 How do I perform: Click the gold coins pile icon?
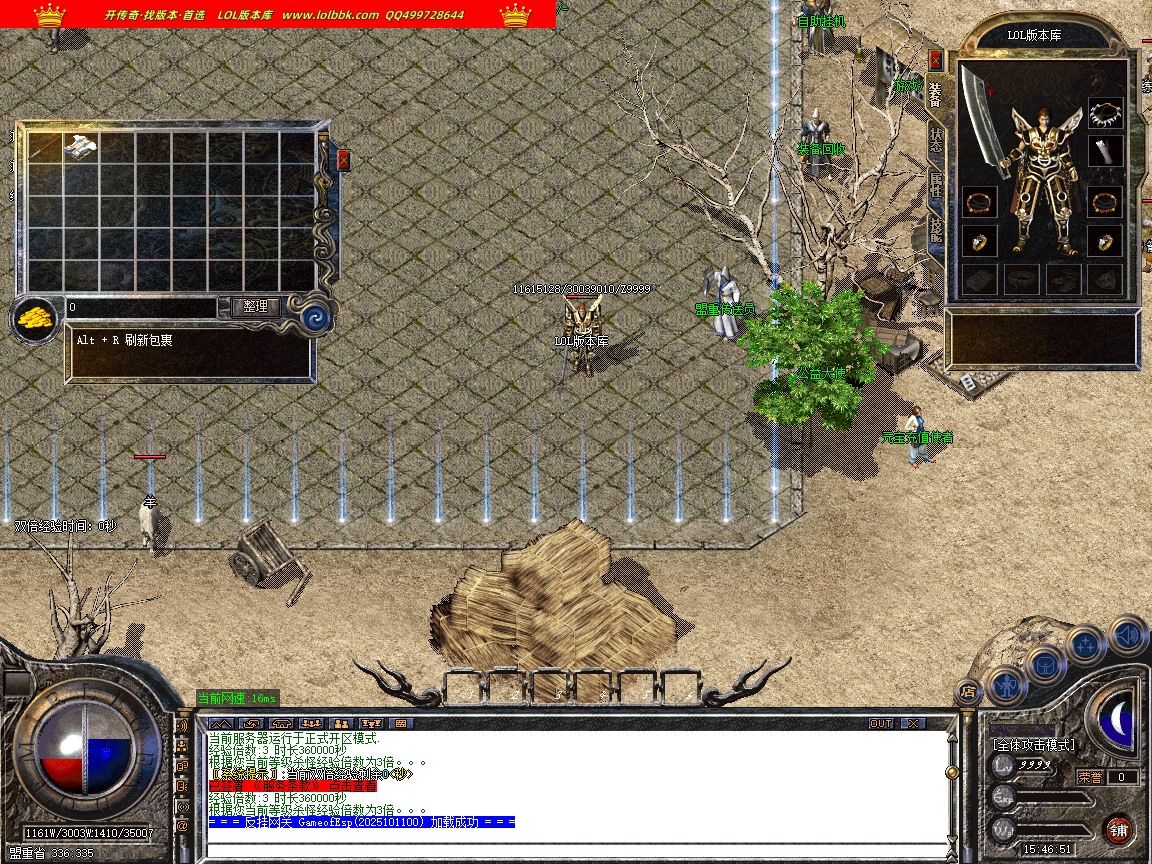35,320
